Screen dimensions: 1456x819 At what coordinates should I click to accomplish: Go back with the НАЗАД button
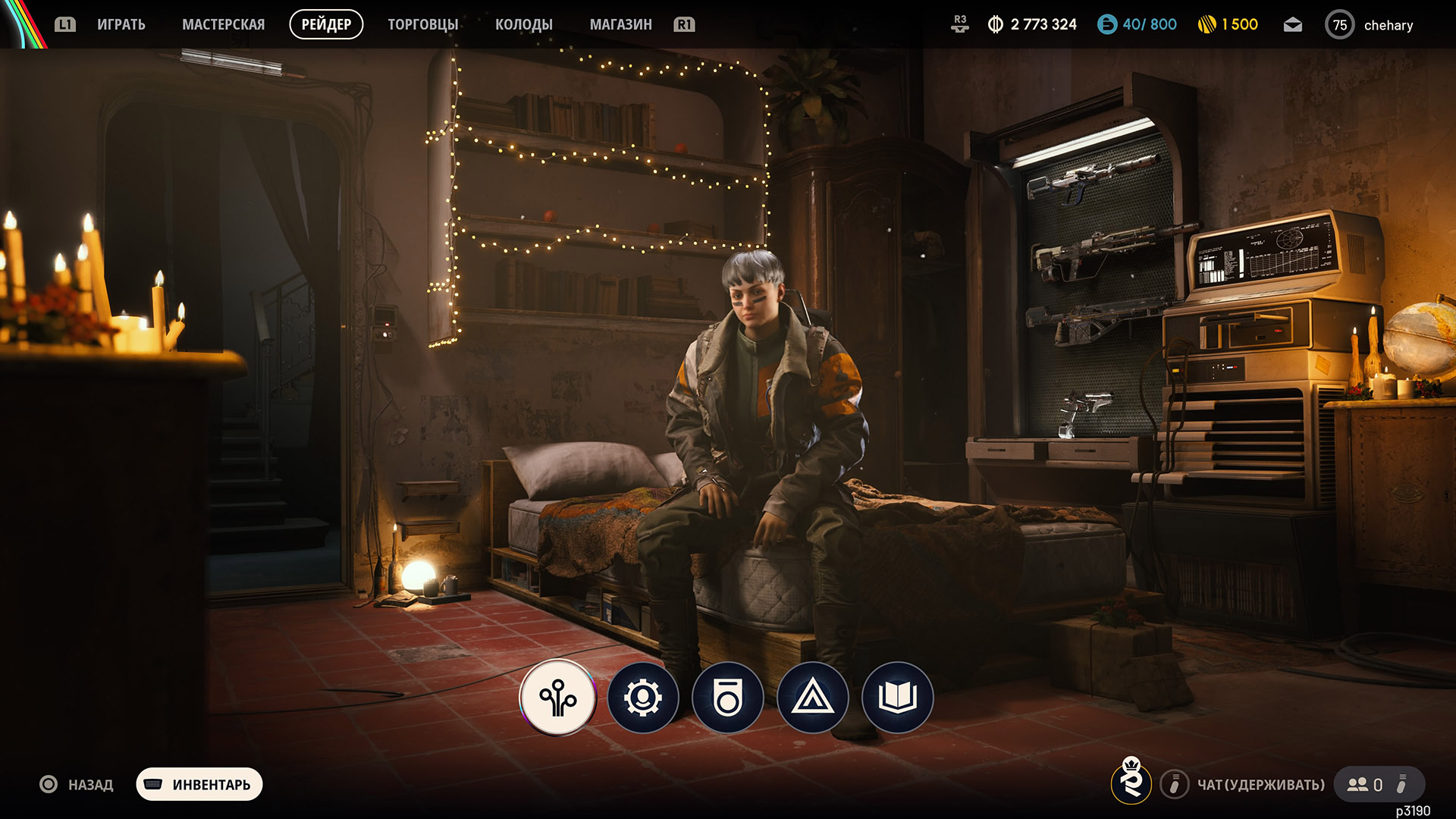(77, 784)
